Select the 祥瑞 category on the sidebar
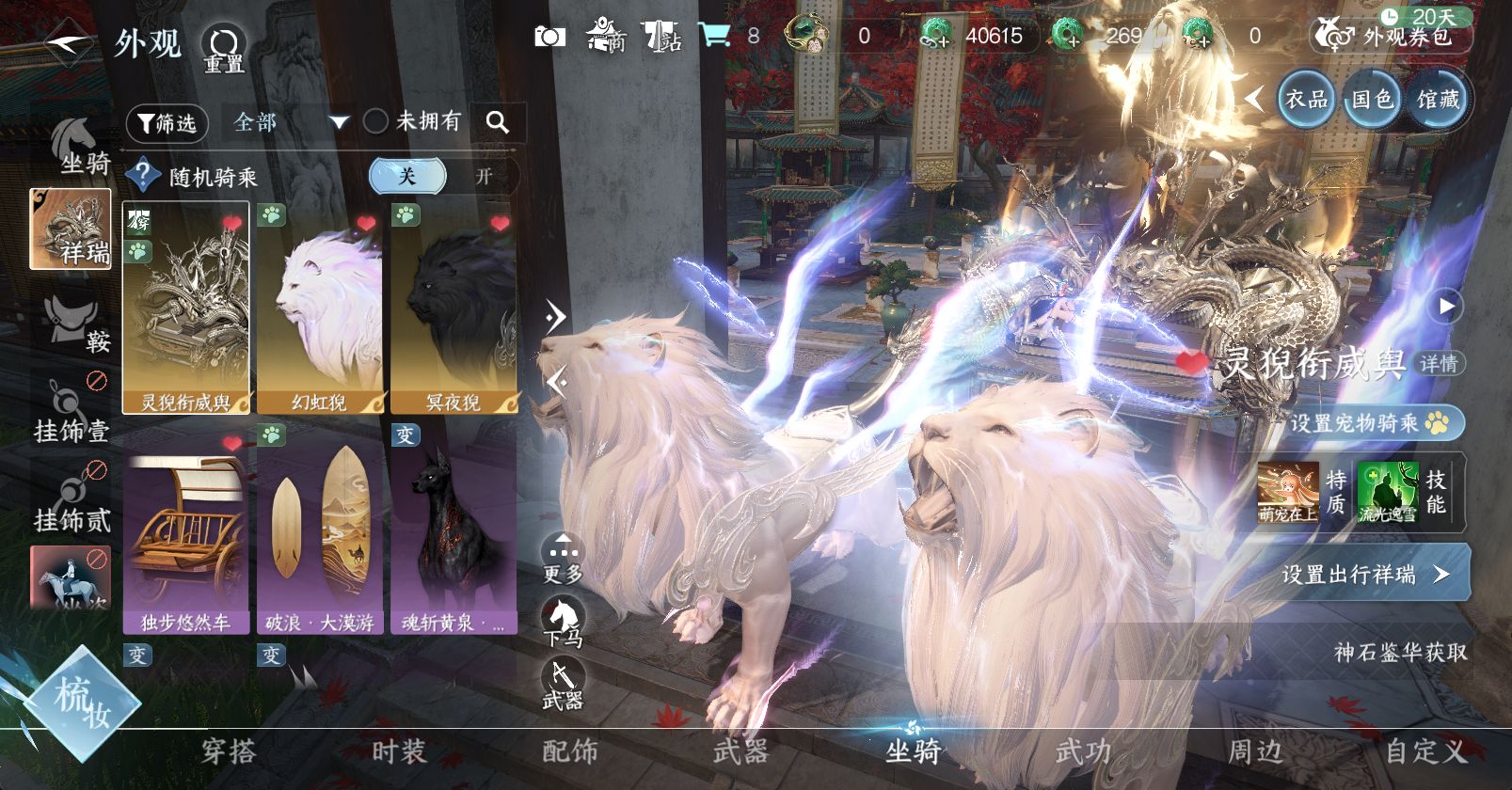Image resolution: width=1512 pixels, height=790 pixels. [71, 229]
